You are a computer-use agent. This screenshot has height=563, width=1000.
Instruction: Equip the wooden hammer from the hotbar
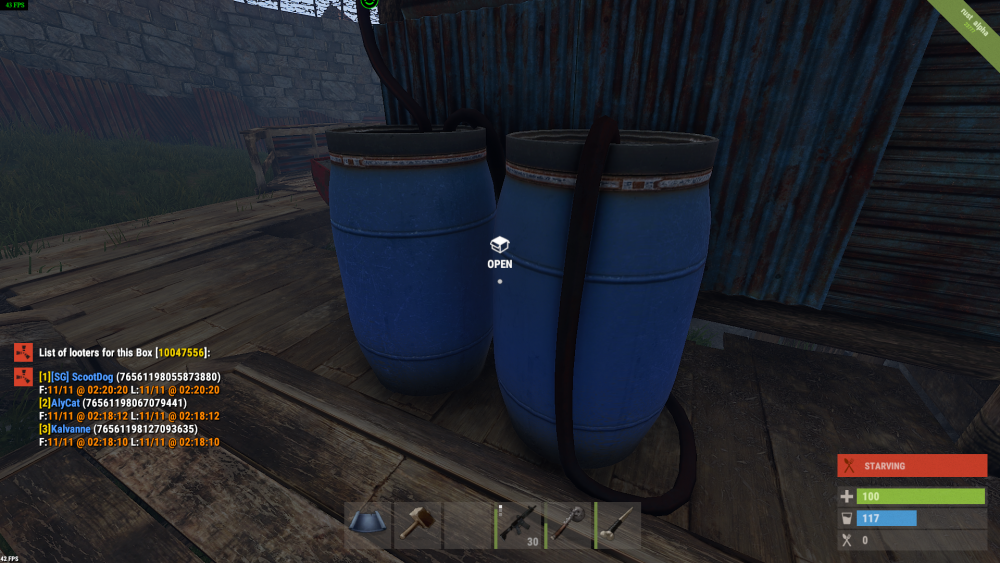click(x=417, y=524)
